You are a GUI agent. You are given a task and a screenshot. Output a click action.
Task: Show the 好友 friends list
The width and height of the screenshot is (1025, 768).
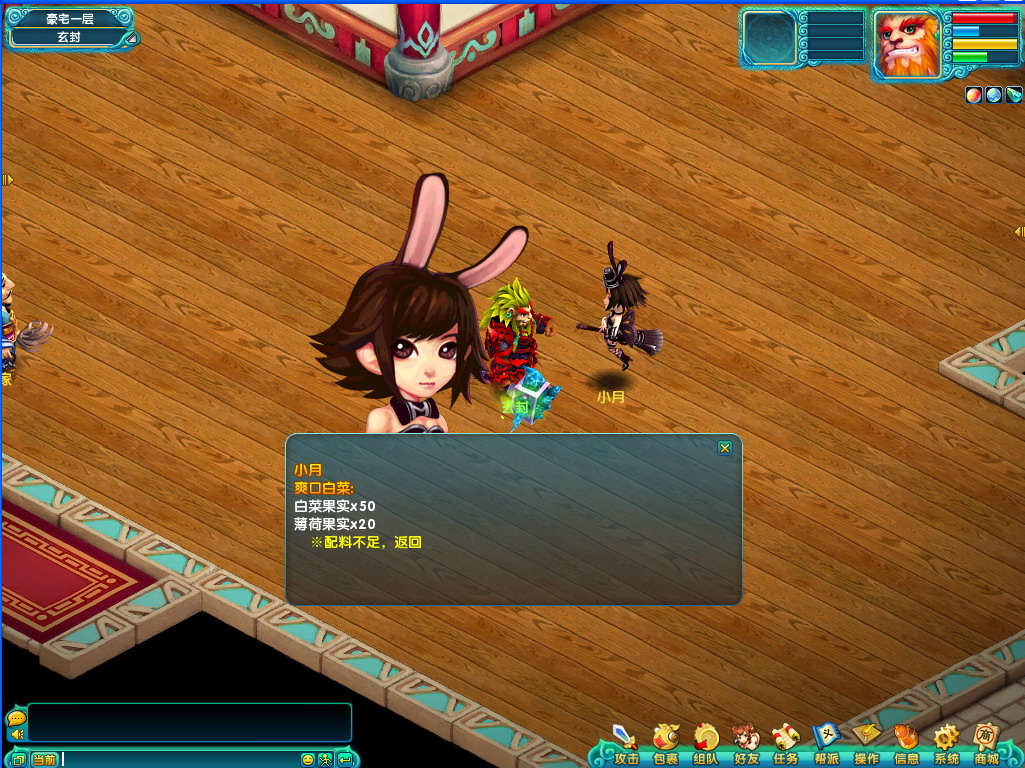(746, 743)
